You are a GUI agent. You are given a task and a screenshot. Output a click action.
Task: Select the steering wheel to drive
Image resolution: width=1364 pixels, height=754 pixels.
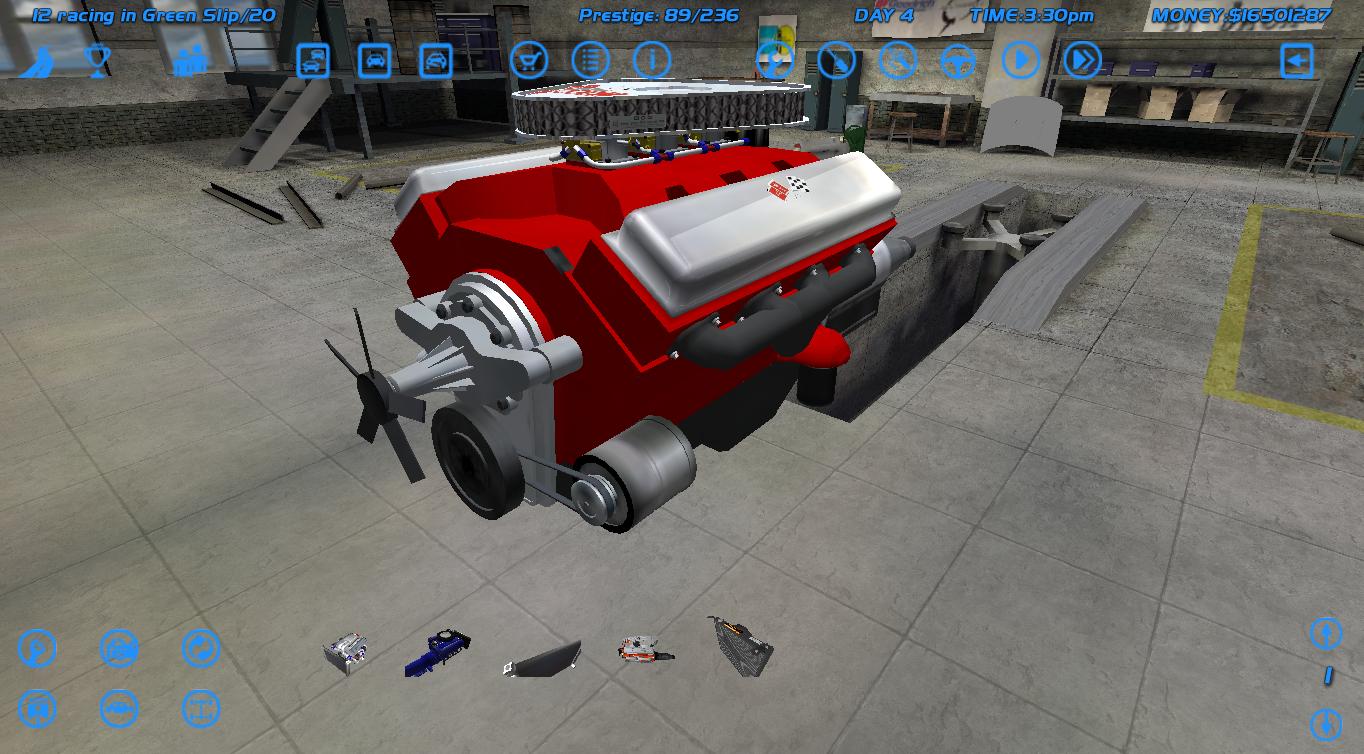[958, 60]
